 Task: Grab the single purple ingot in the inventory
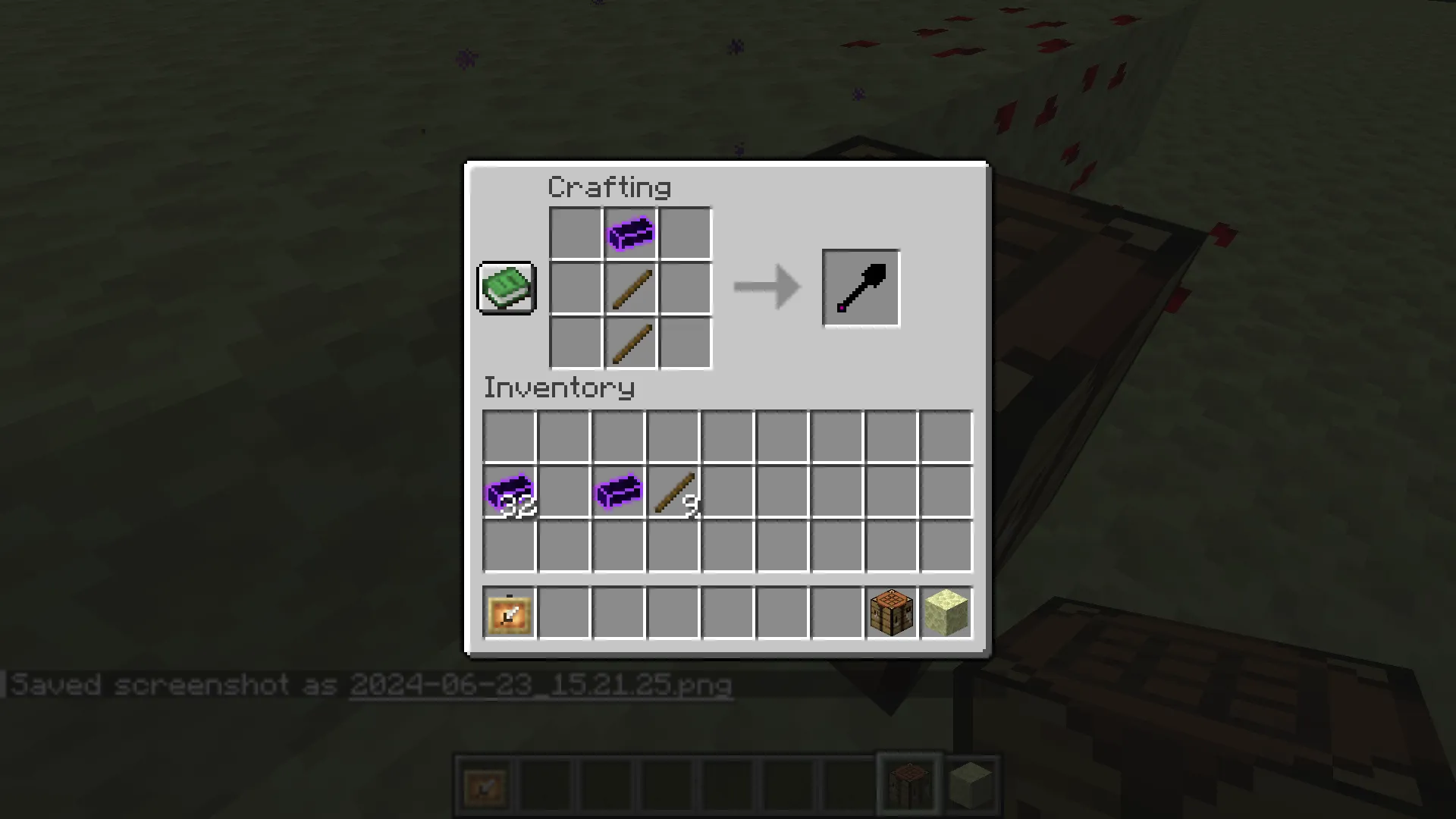[x=618, y=493]
